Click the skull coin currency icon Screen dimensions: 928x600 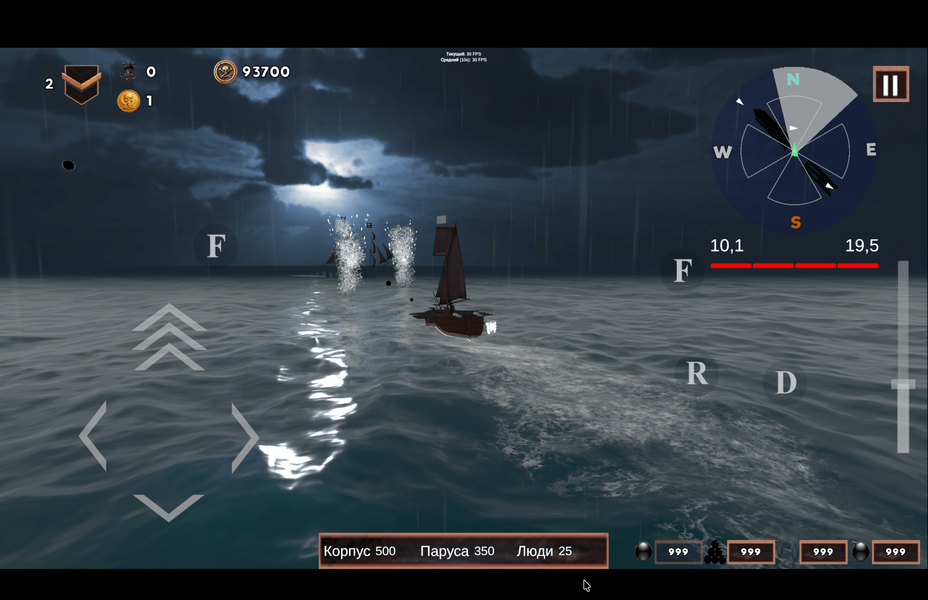(226, 72)
